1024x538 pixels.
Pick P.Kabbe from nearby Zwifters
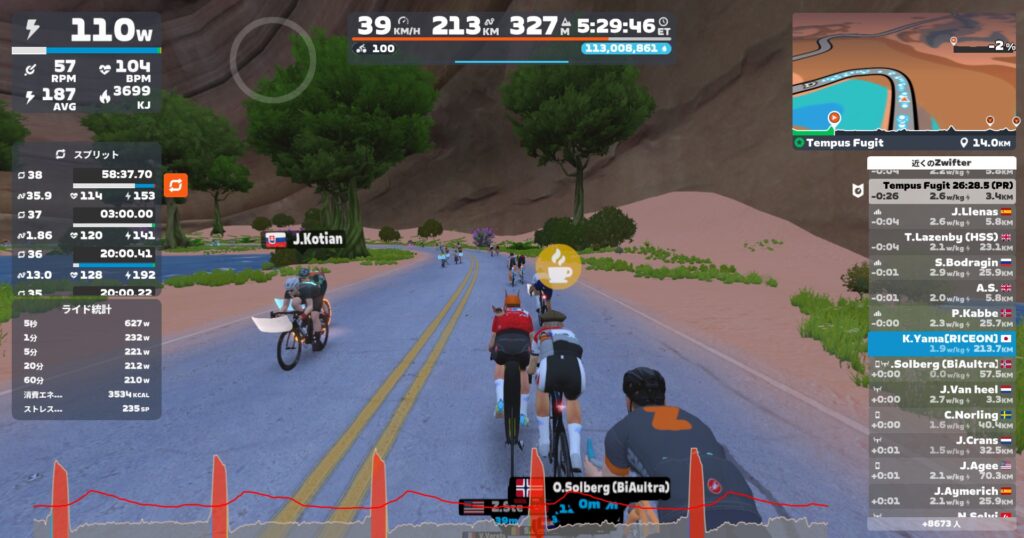click(941, 317)
